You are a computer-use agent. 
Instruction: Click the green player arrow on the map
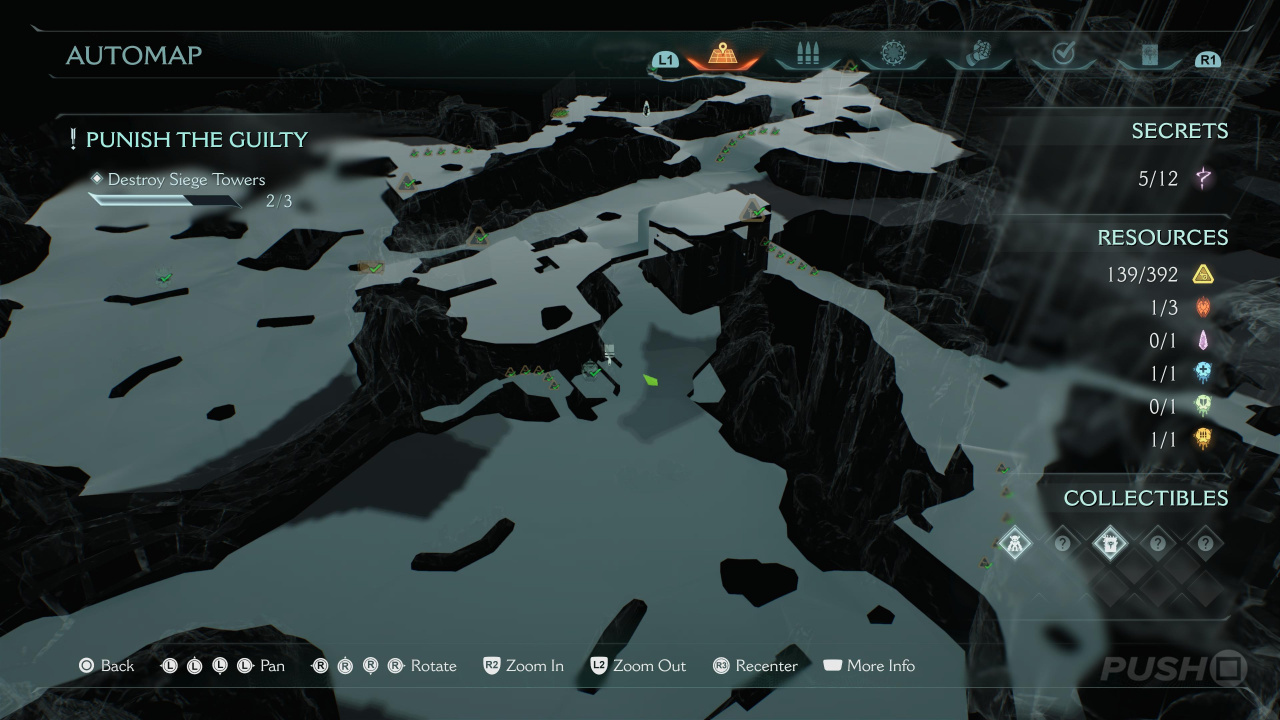point(651,380)
